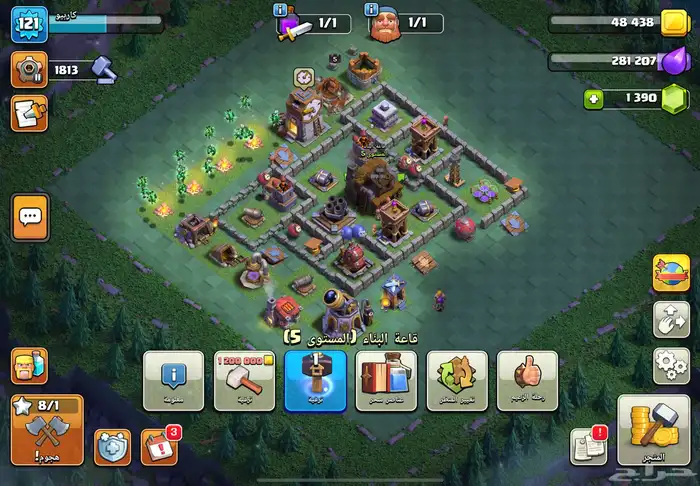
Task: Open the Settings gears menu
Action: pyautogui.click(x=670, y=365)
